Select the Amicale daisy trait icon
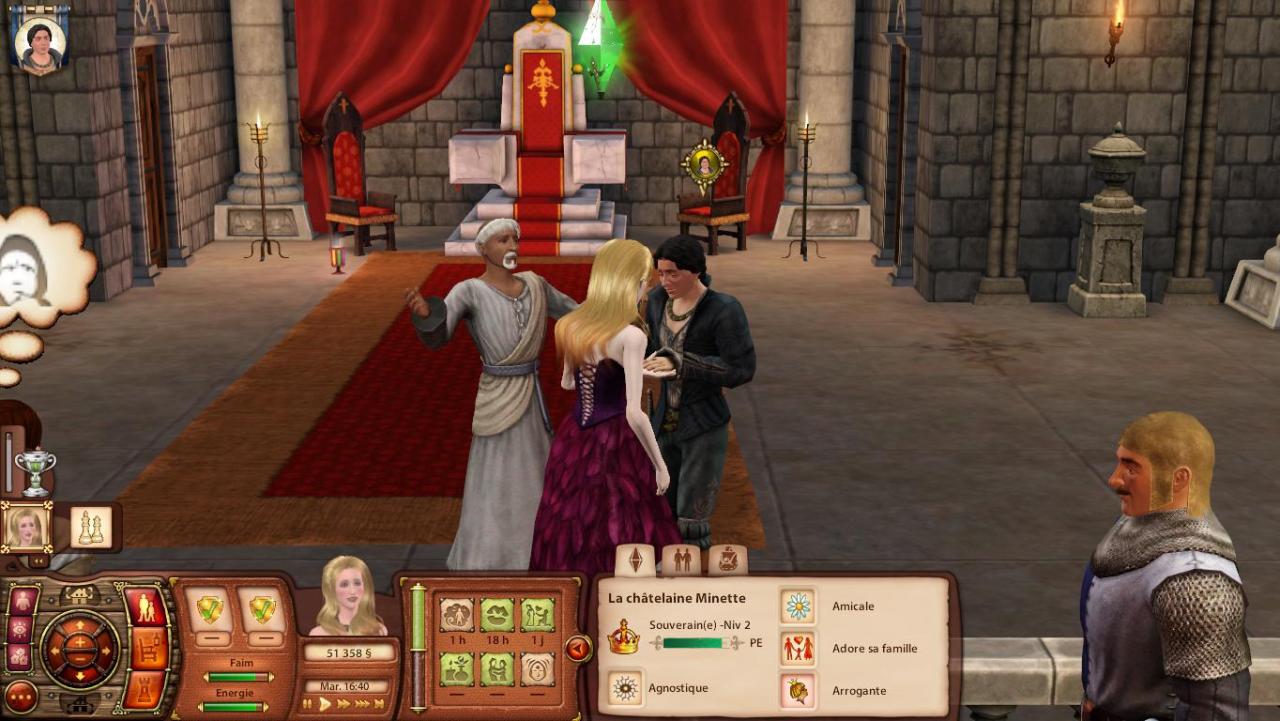Image resolution: width=1280 pixels, height=721 pixels. click(x=797, y=606)
